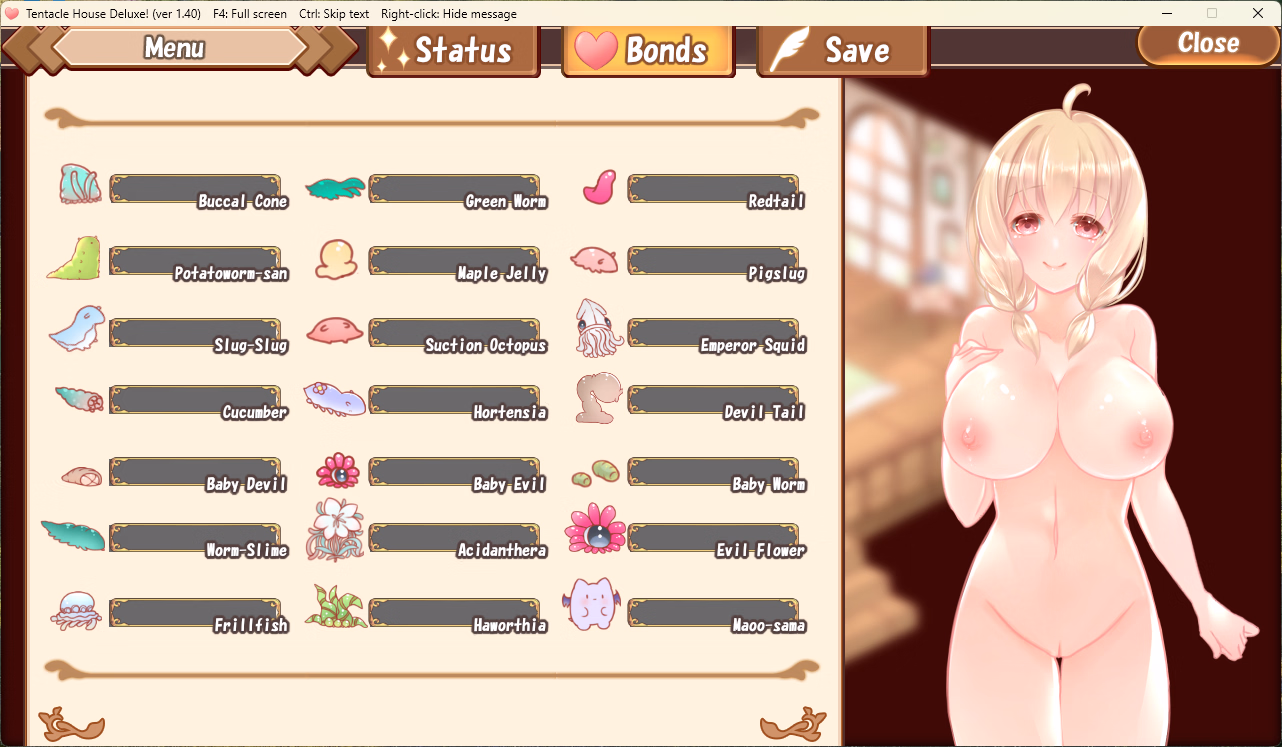Close the menu screen
This screenshot has height=747, width=1282.
[1208, 43]
